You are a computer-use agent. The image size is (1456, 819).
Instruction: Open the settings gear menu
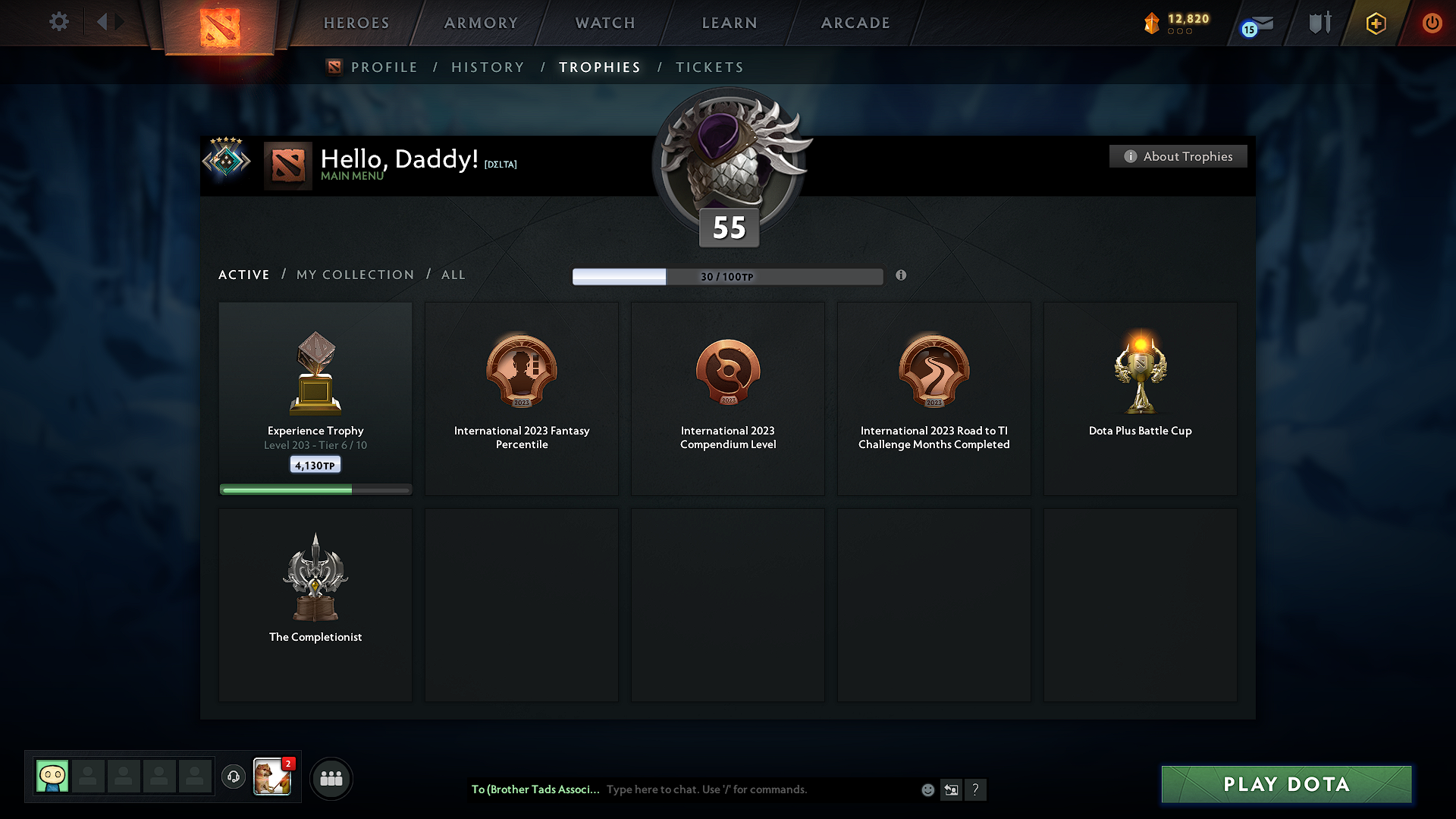point(58,22)
